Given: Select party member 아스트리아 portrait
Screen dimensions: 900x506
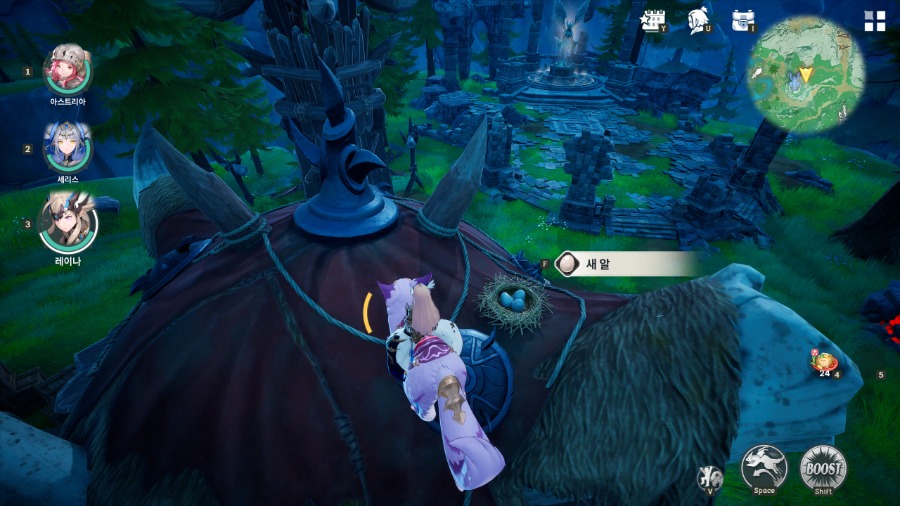Looking at the screenshot, I should (x=68, y=69).
